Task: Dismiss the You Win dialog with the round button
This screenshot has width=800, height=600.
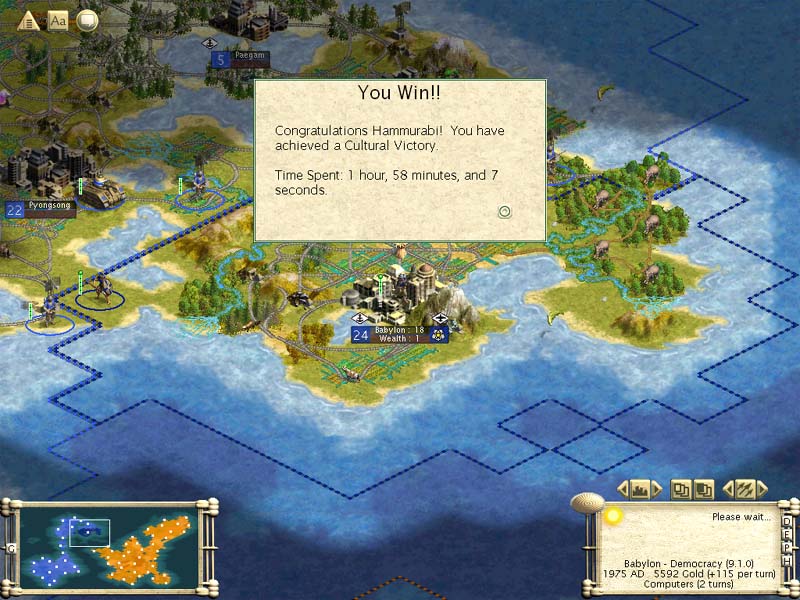Action: 505,211
